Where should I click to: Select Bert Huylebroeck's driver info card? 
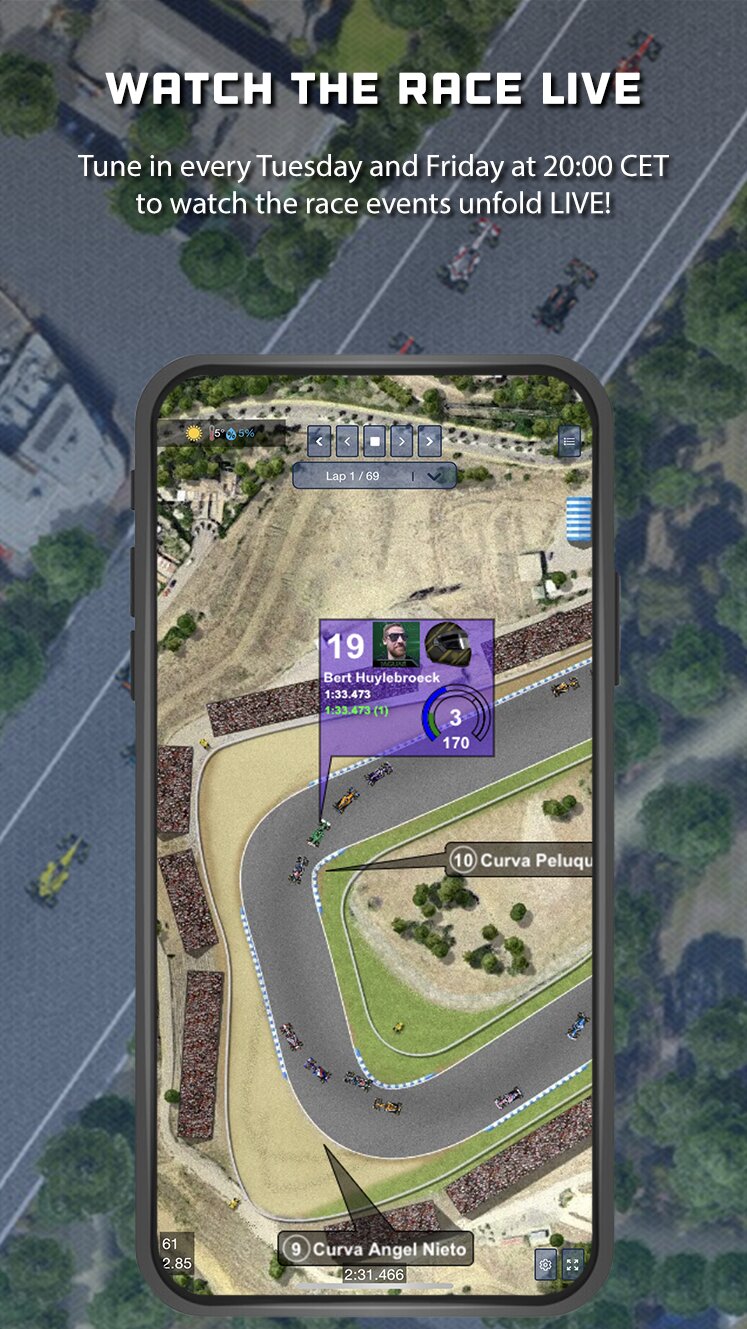[406, 688]
